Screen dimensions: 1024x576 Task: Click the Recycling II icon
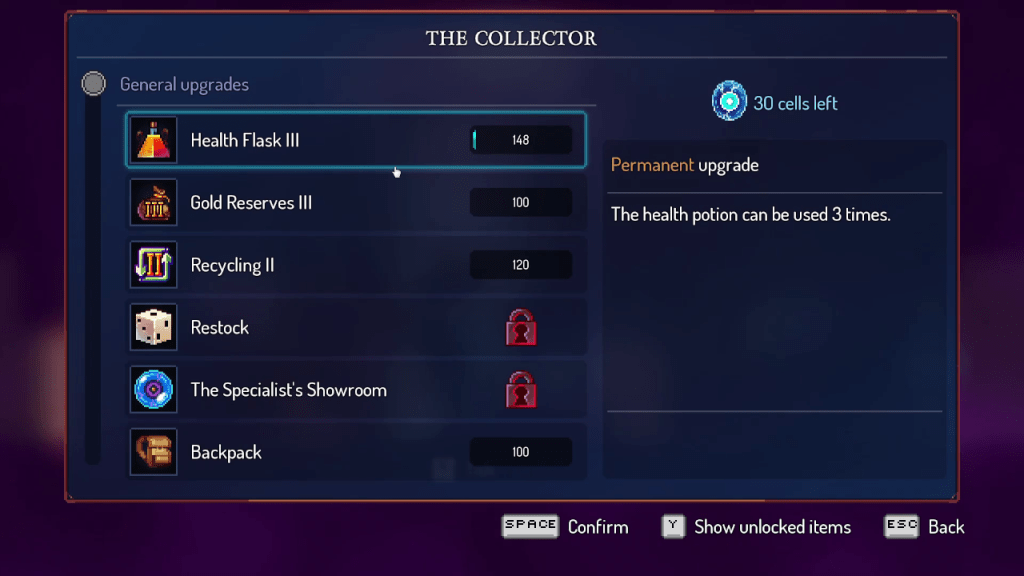[154, 265]
